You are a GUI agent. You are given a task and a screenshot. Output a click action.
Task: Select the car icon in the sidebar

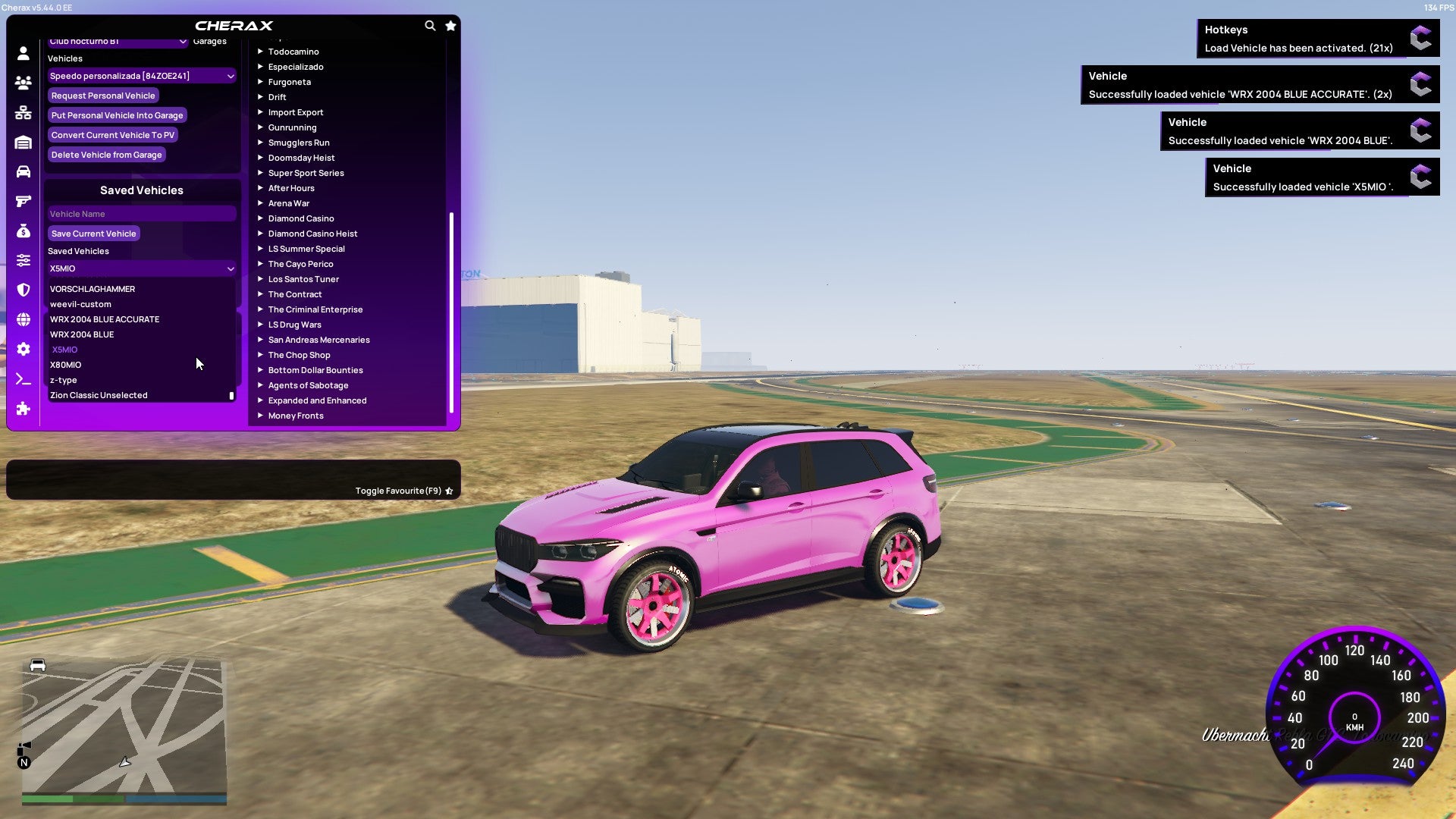click(x=23, y=173)
